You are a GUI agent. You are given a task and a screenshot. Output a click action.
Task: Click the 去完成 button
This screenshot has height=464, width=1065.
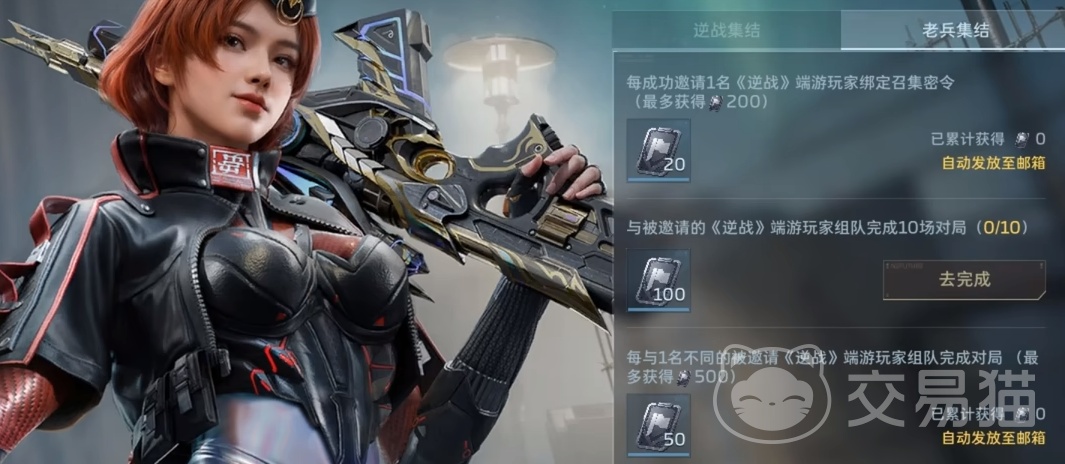tap(964, 279)
